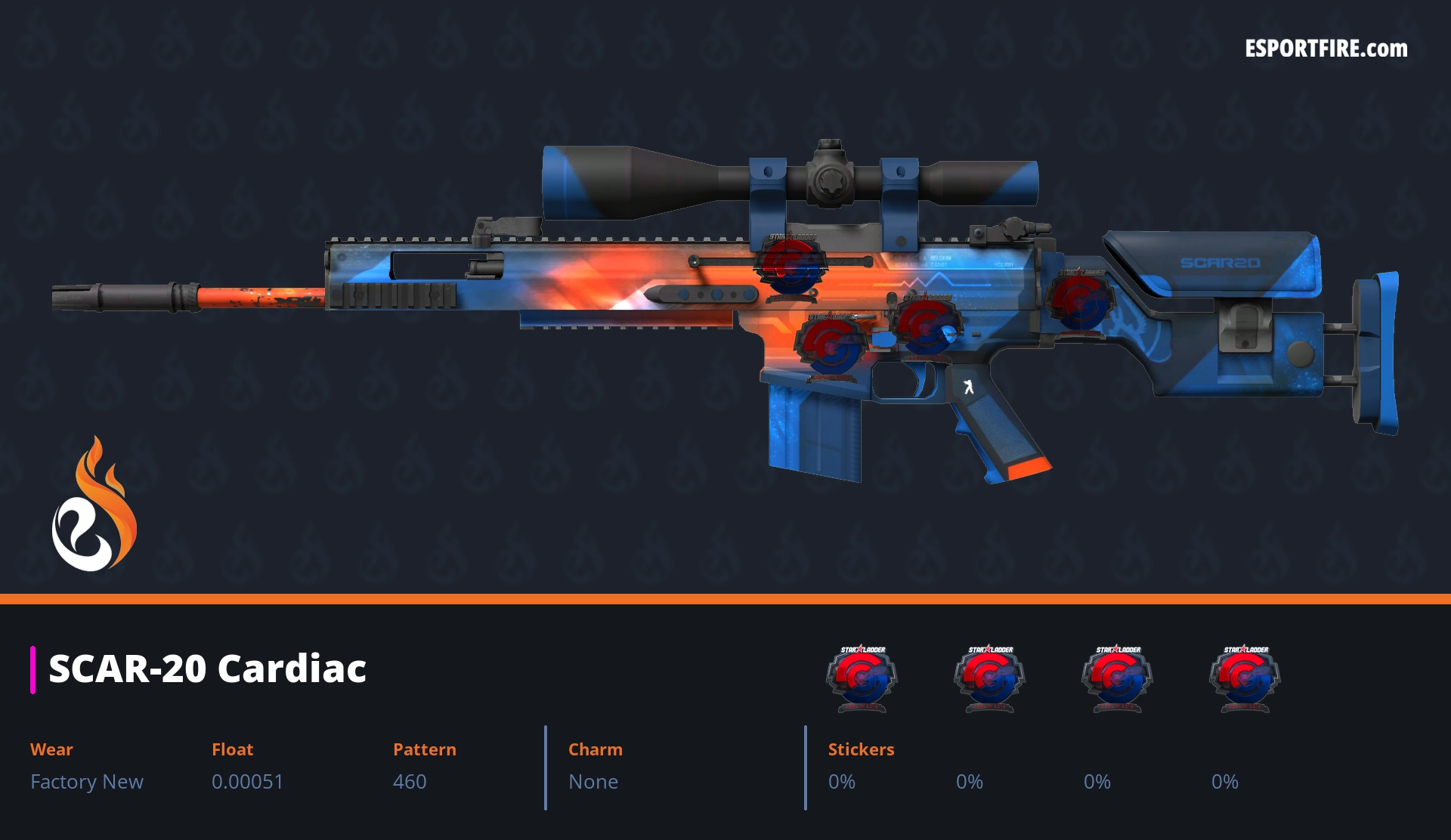This screenshot has width=1451, height=840.
Task: Open the Esportfire flame logo
Action: [94, 505]
